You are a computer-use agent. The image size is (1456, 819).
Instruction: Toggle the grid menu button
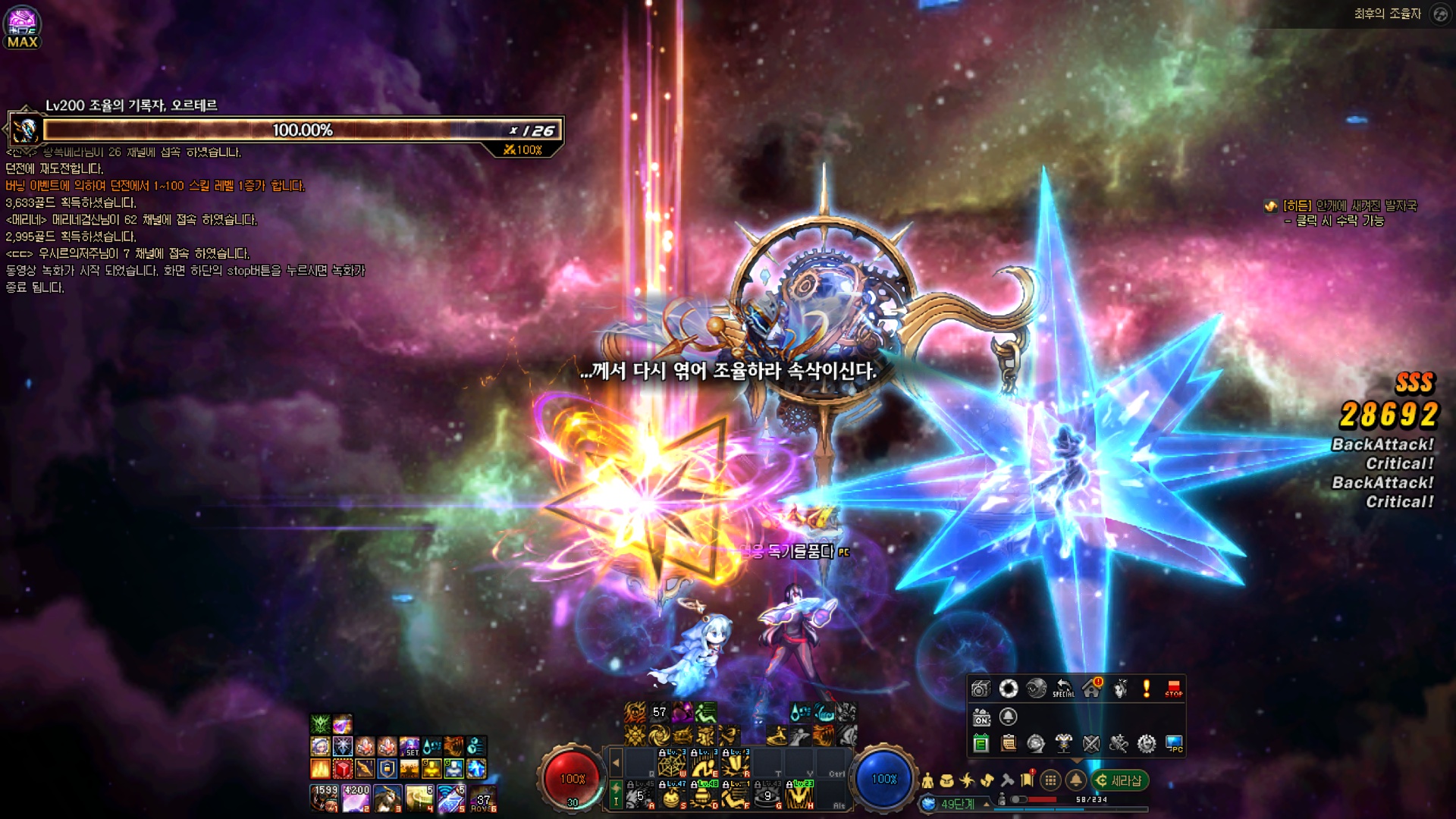(1050, 780)
